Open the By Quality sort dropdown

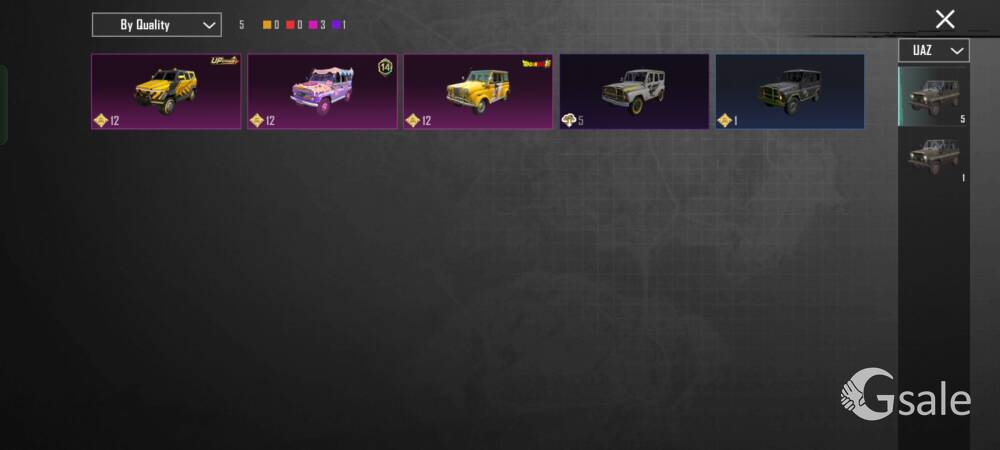156,24
